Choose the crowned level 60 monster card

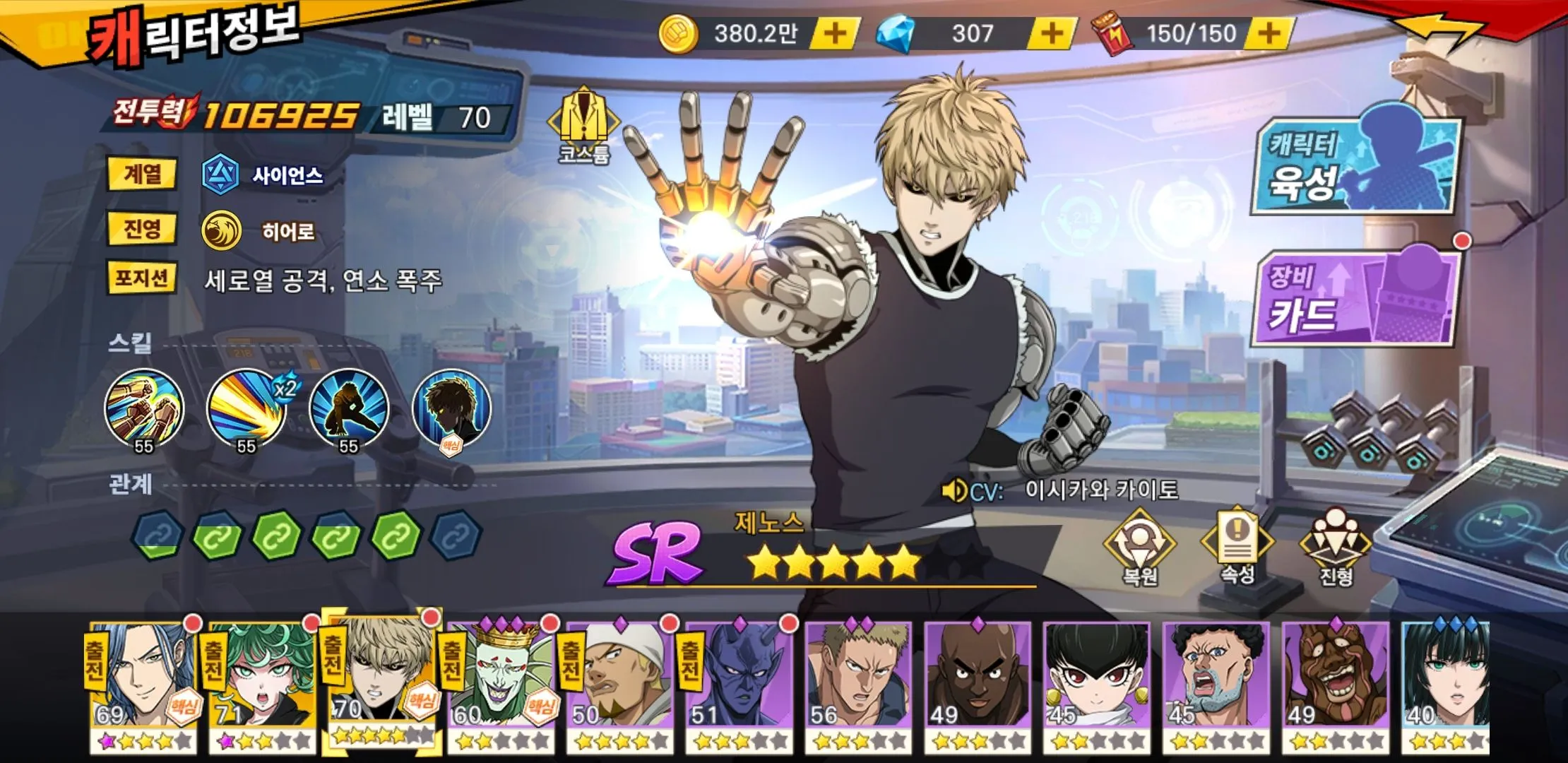[501, 685]
